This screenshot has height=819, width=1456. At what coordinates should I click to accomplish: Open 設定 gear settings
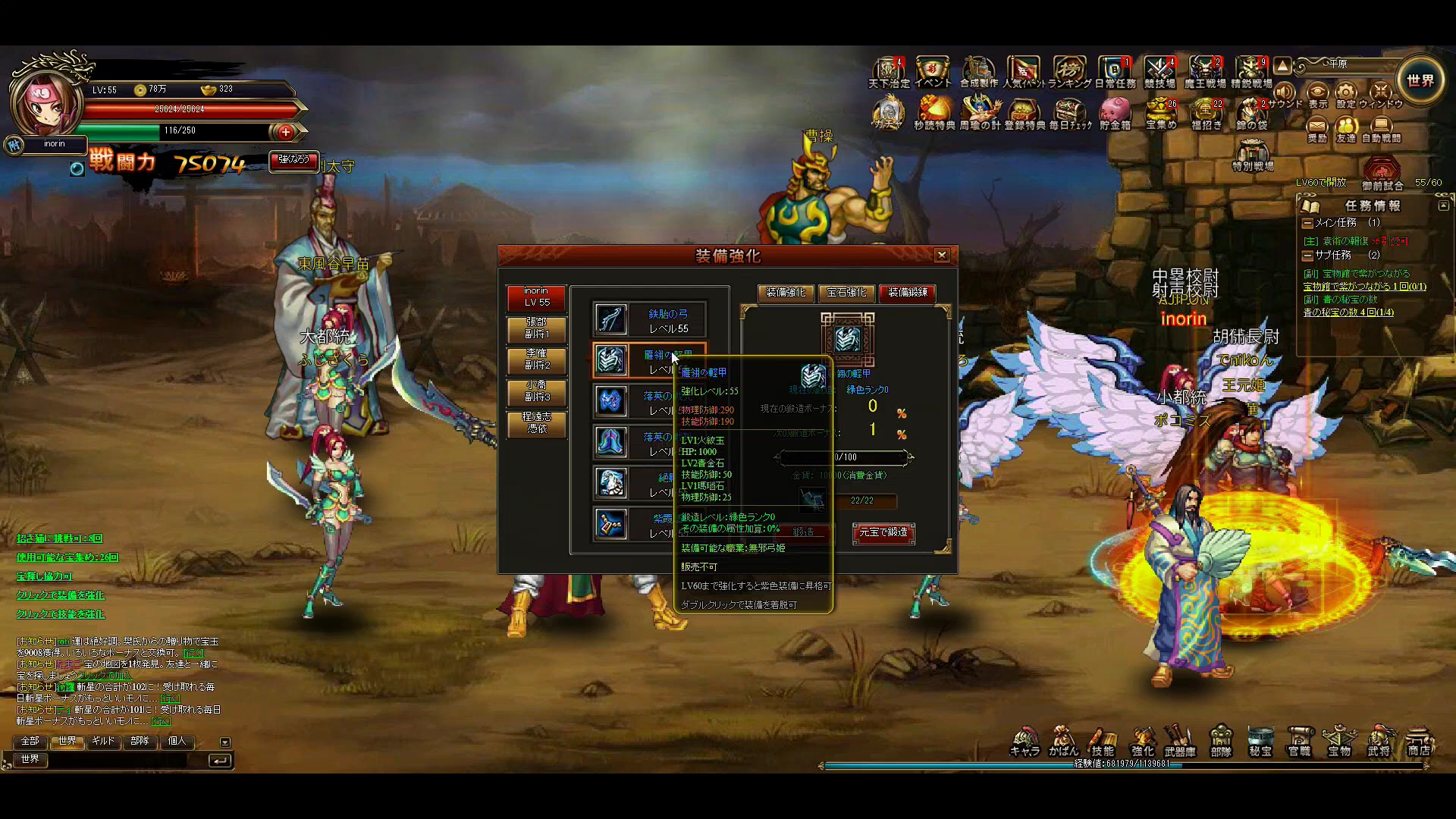[1346, 95]
